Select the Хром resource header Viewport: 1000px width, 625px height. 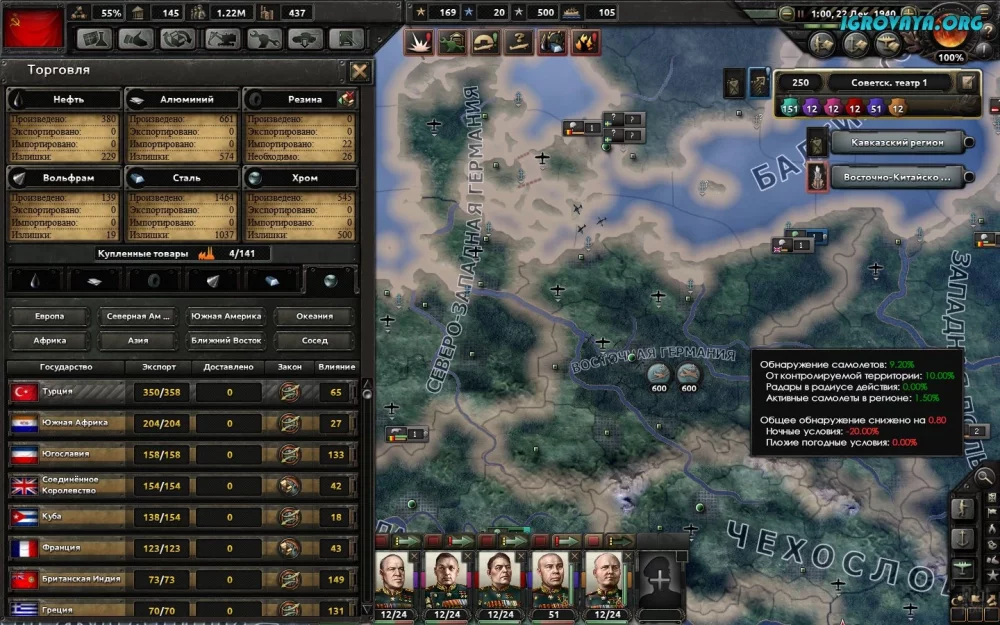click(x=301, y=178)
